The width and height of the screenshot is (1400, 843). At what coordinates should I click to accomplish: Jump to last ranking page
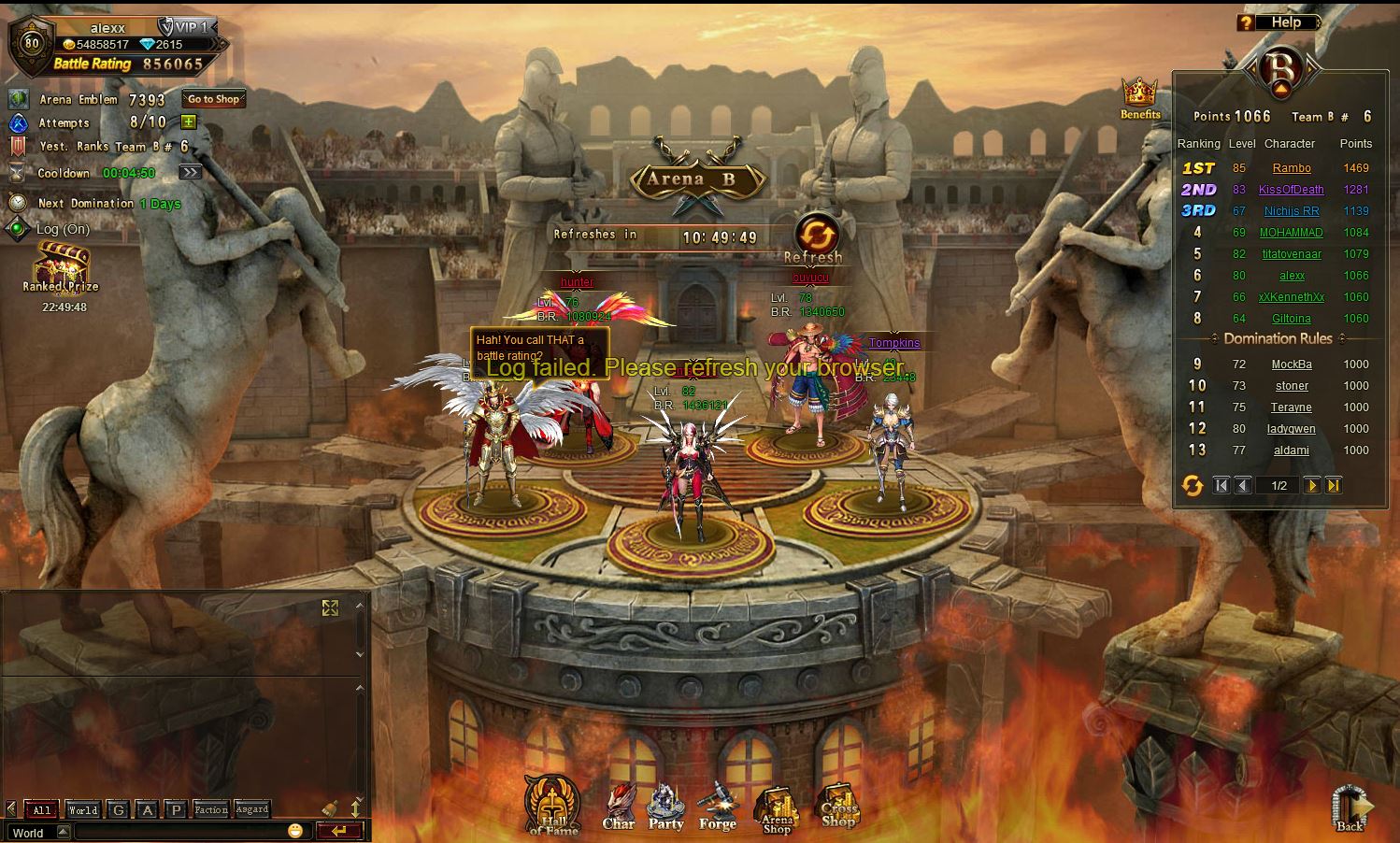tap(1334, 485)
